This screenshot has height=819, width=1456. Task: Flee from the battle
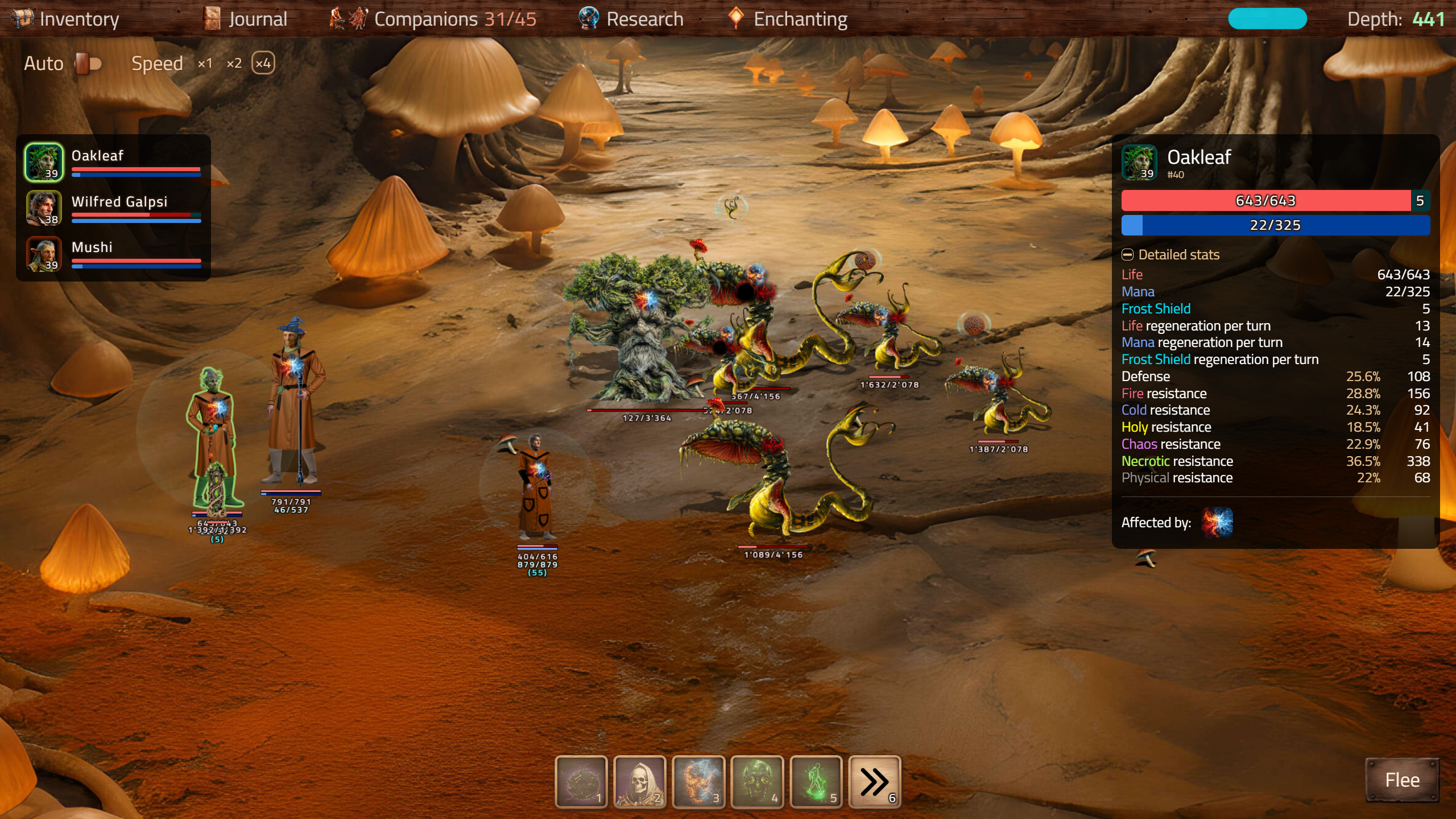tap(1402, 780)
